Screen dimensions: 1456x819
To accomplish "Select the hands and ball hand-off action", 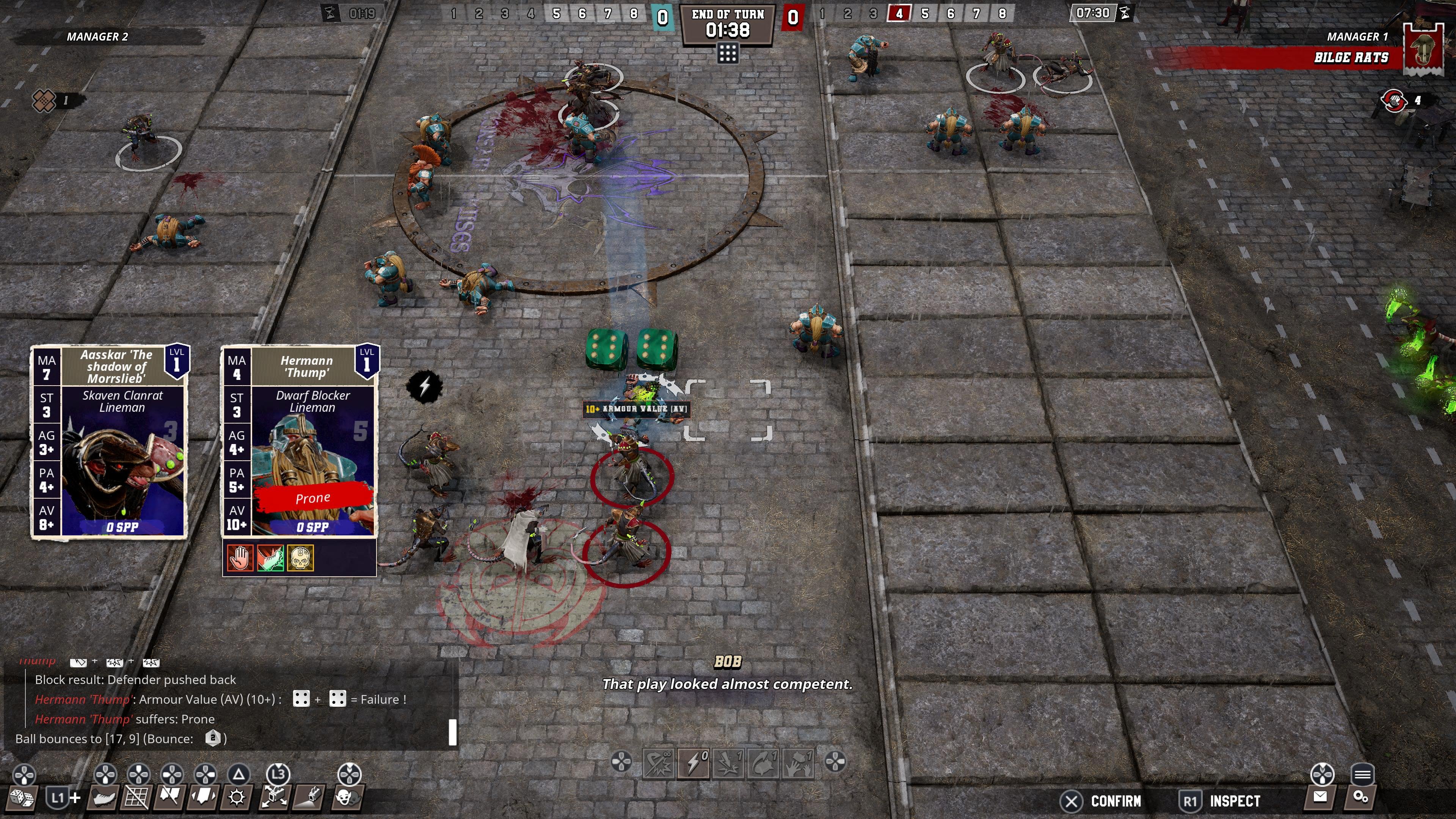I will pyautogui.click(x=798, y=763).
